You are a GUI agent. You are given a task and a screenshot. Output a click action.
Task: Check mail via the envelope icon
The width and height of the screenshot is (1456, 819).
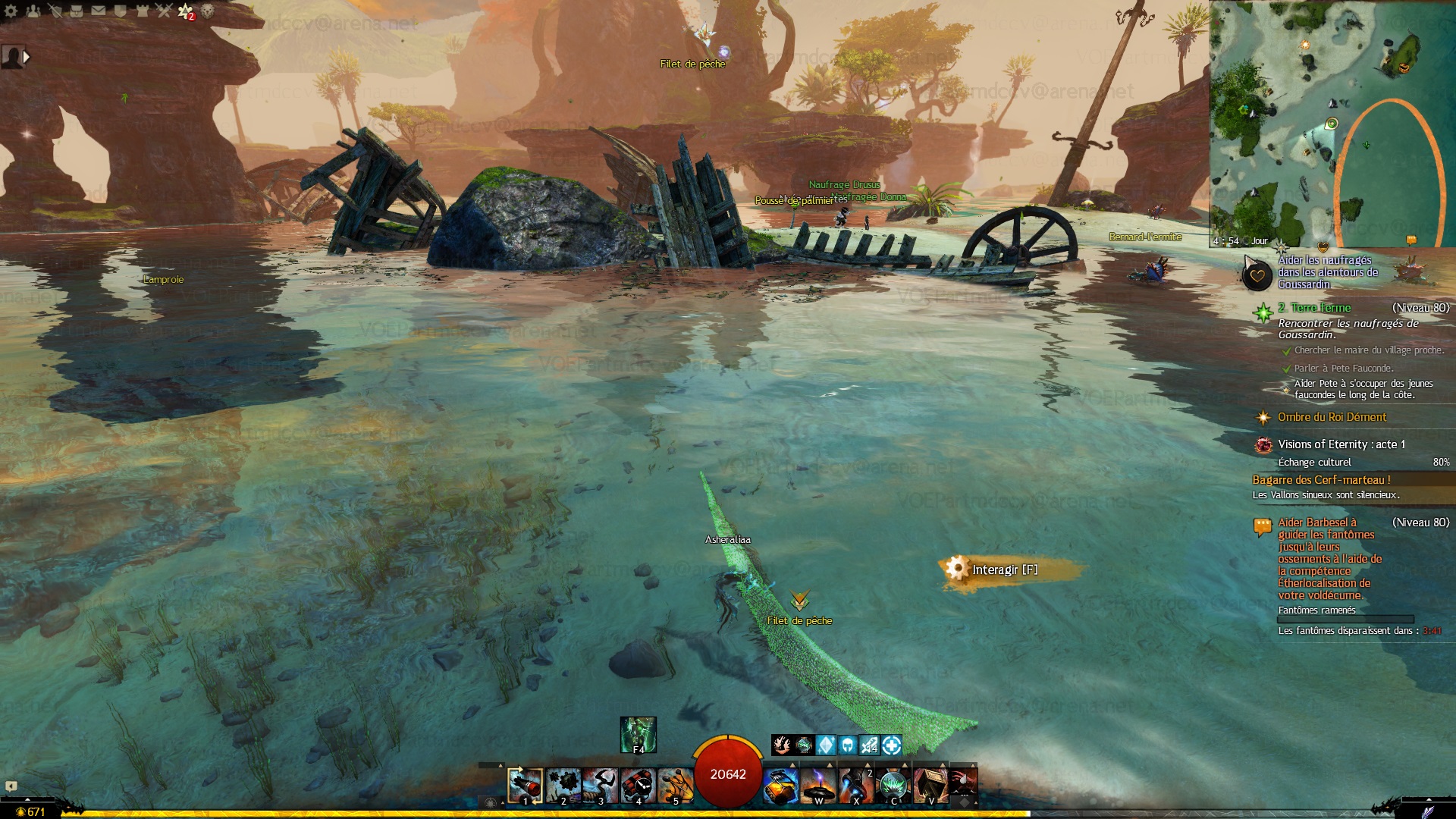99,11
